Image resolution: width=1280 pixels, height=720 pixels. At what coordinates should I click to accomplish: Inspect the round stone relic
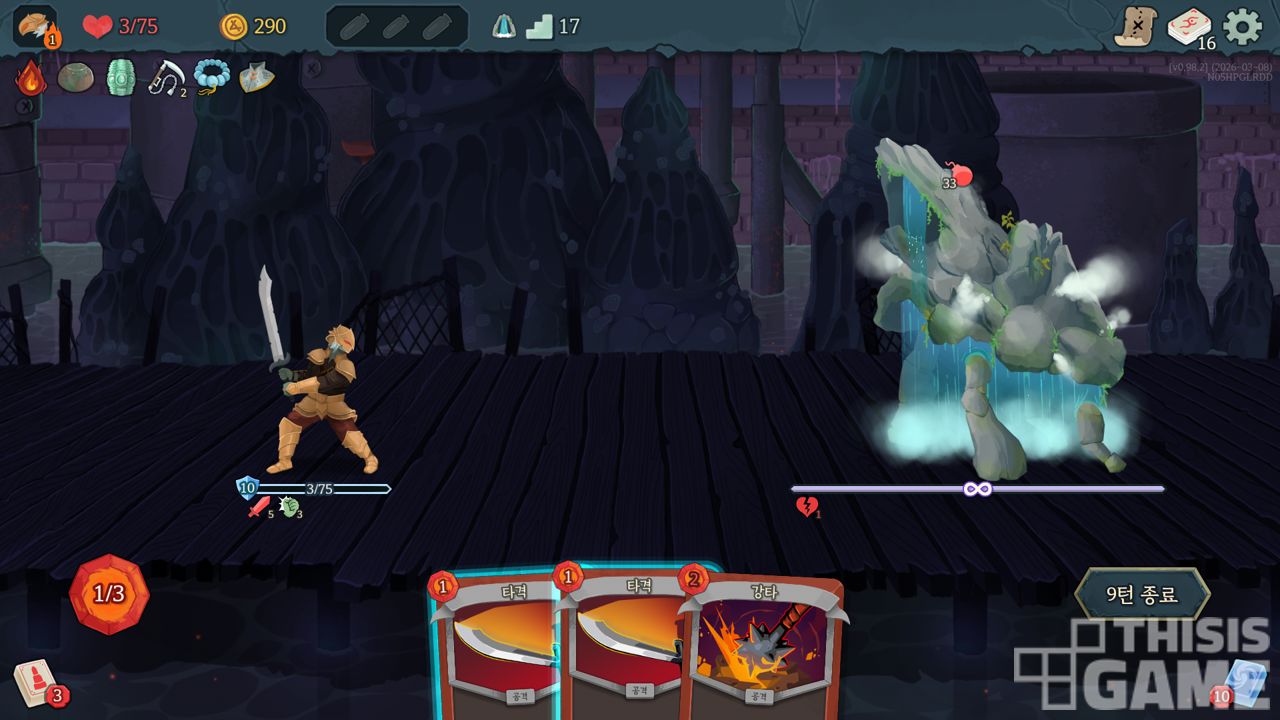(76, 77)
